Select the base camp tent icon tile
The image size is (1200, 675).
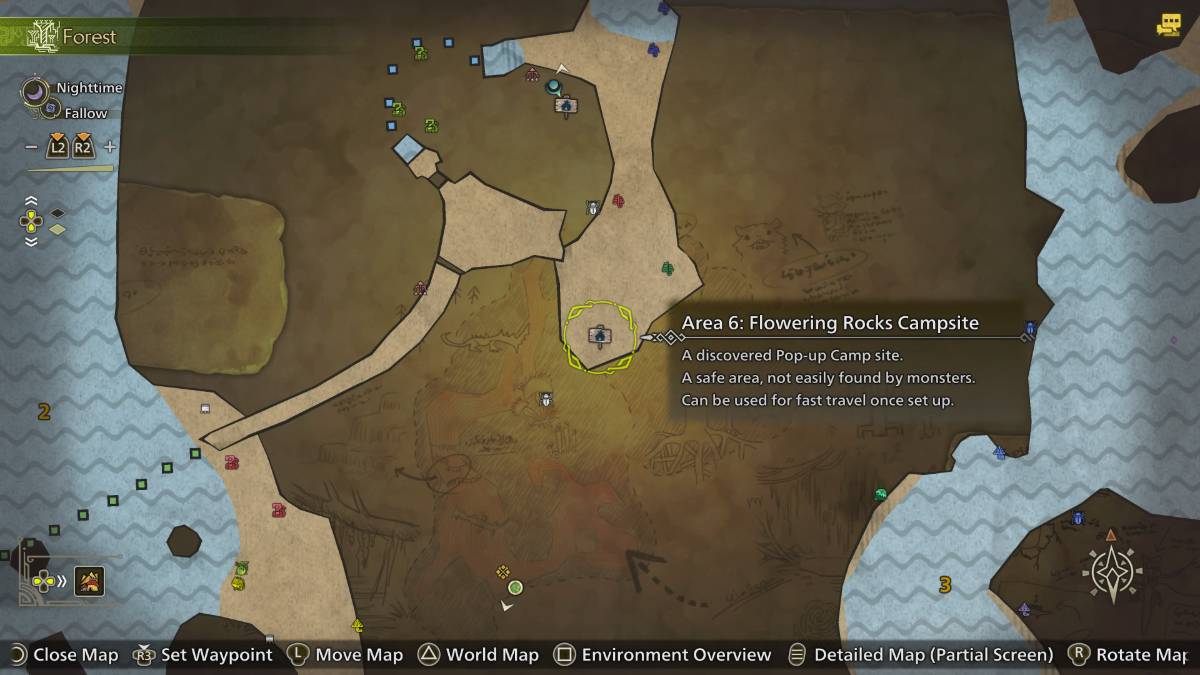pos(90,581)
